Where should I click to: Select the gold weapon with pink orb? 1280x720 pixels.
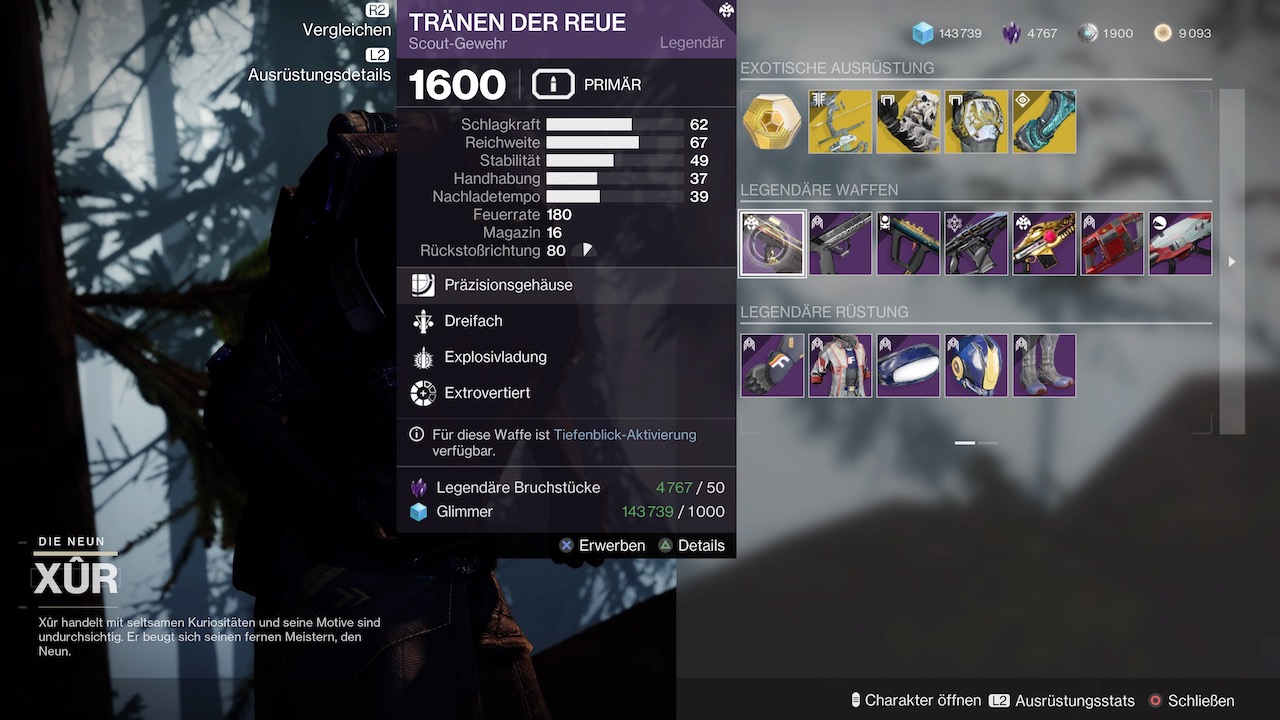1044,243
